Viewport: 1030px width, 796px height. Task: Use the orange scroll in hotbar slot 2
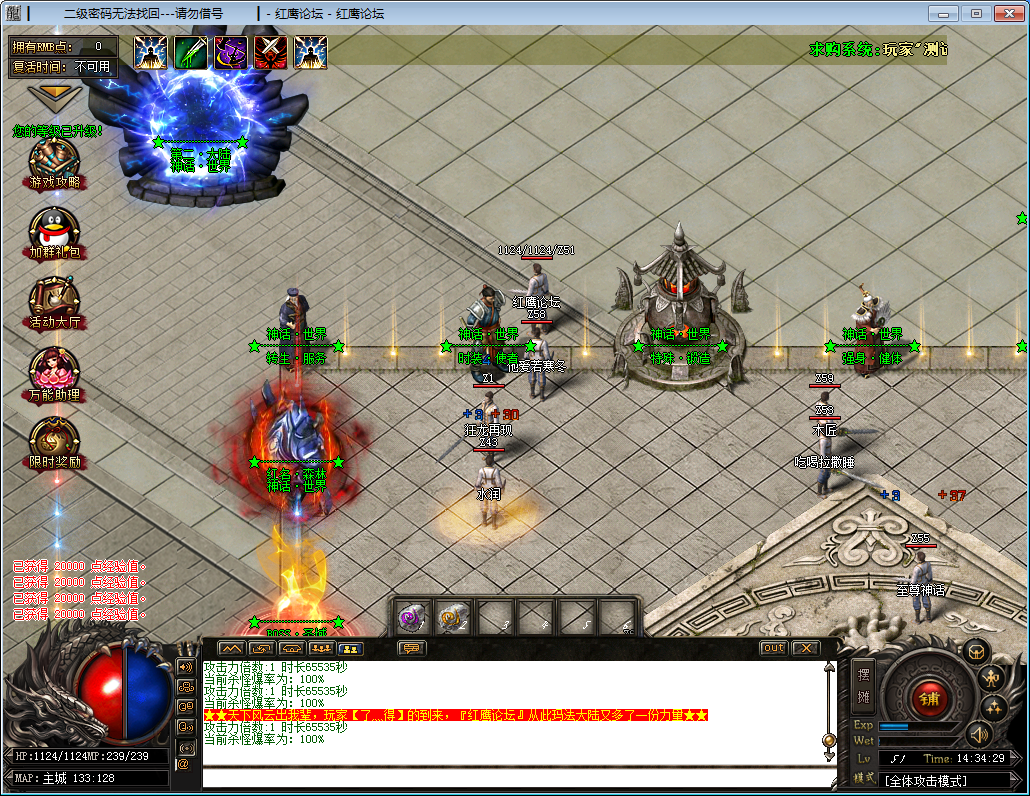pos(452,619)
